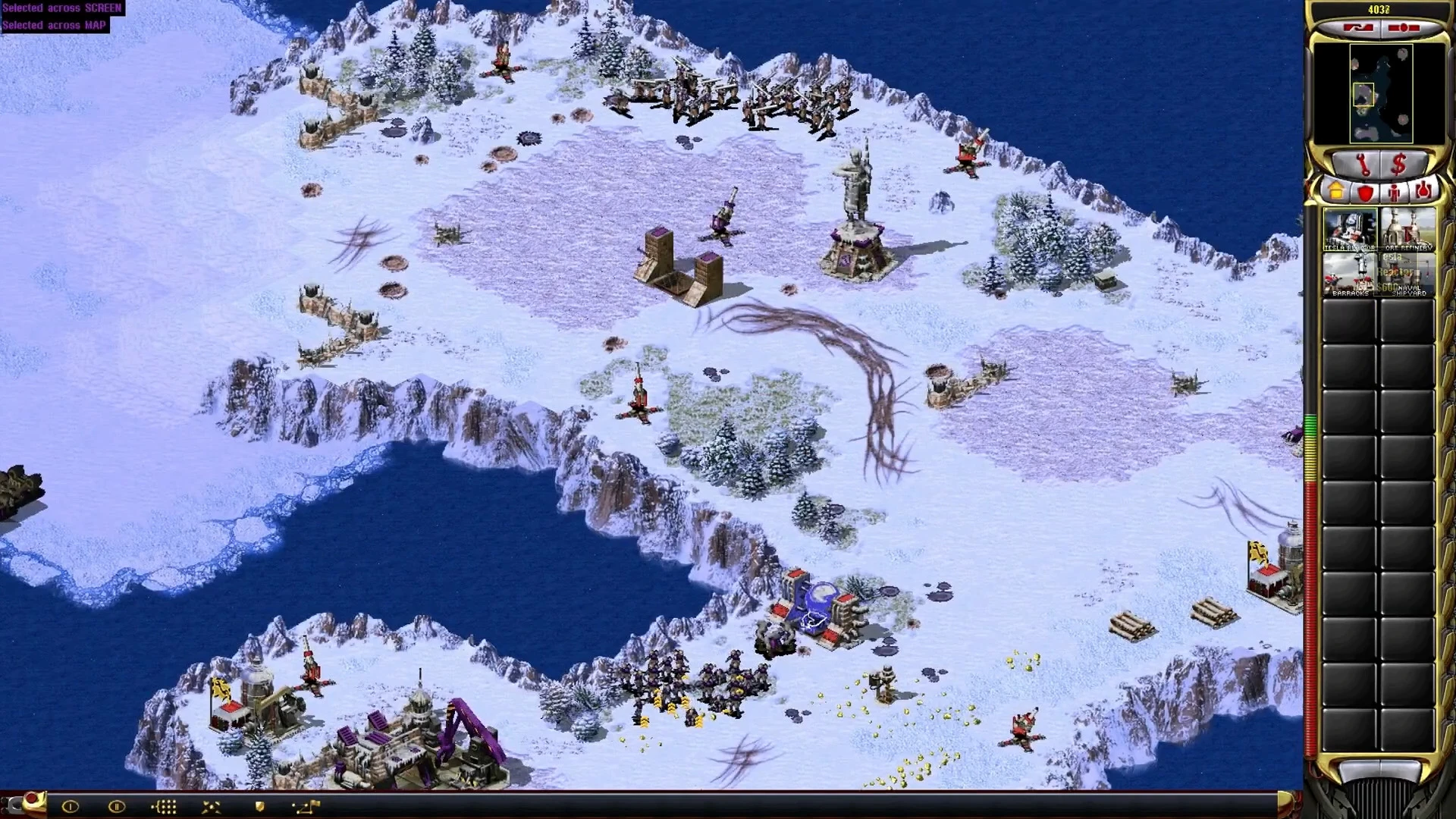Screen dimensions: 1456x819
Task: Switch to the vehicles build tab
Action: tap(1423, 192)
